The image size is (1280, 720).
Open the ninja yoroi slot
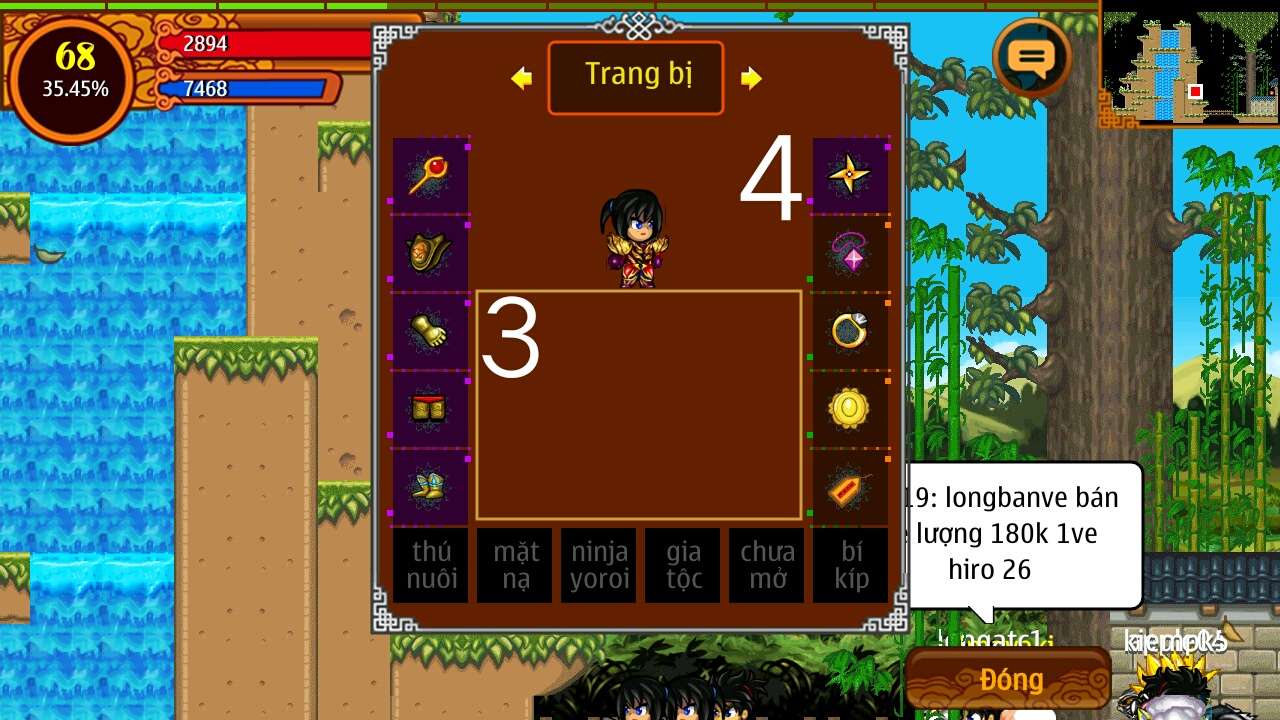tap(598, 565)
